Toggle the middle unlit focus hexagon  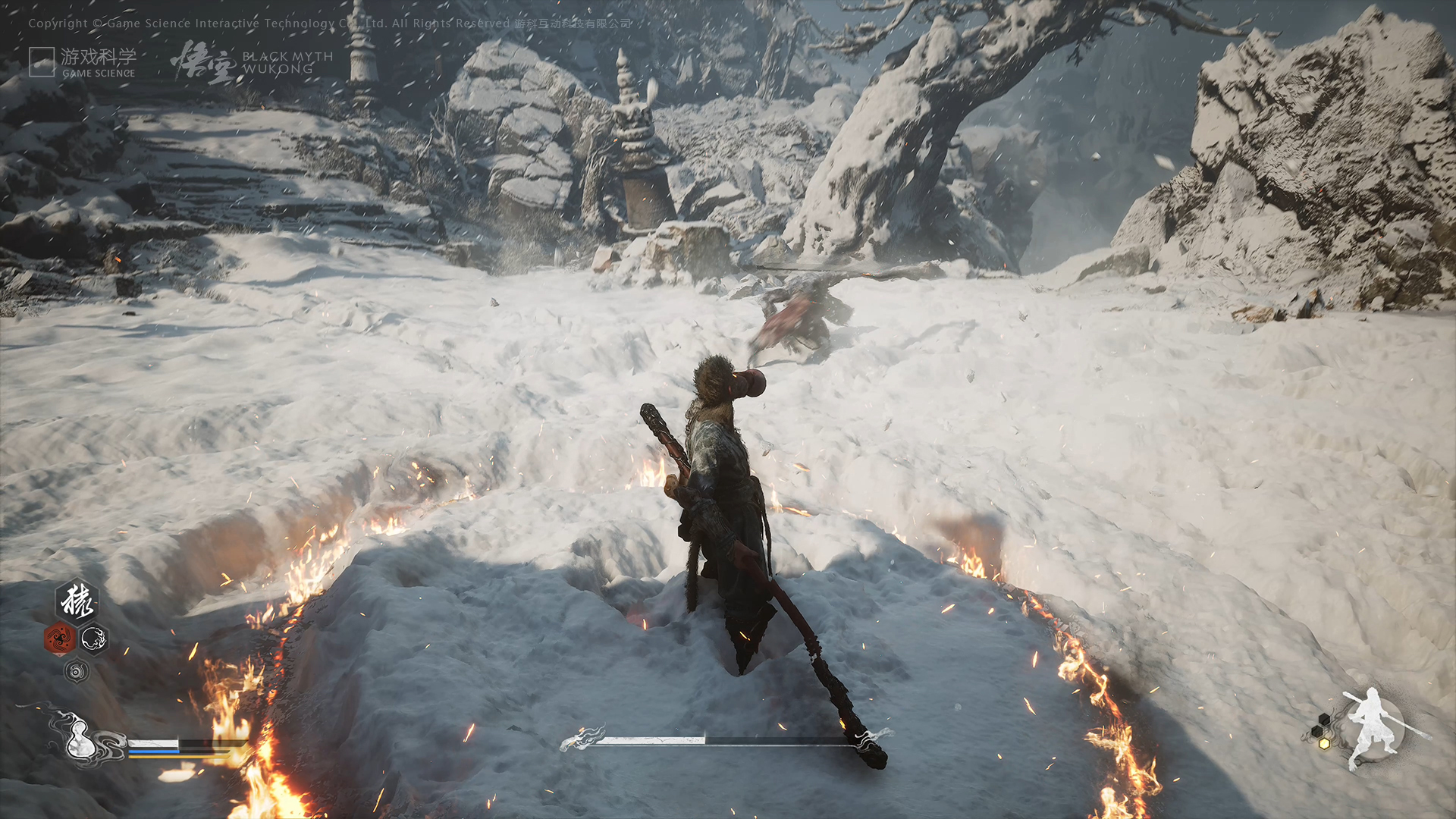coord(1316,730)
